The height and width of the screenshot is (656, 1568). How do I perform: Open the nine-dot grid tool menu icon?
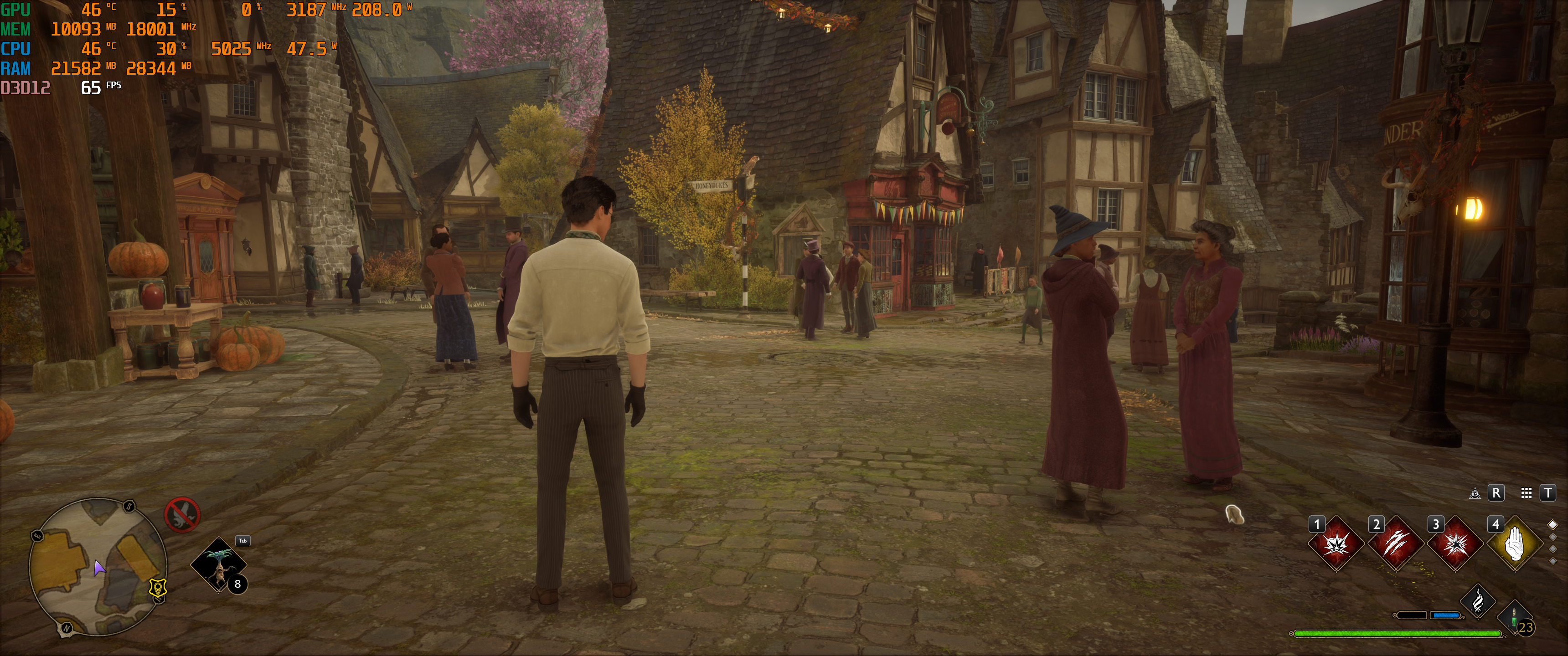pyautogui.click(x=1527, y=493)
